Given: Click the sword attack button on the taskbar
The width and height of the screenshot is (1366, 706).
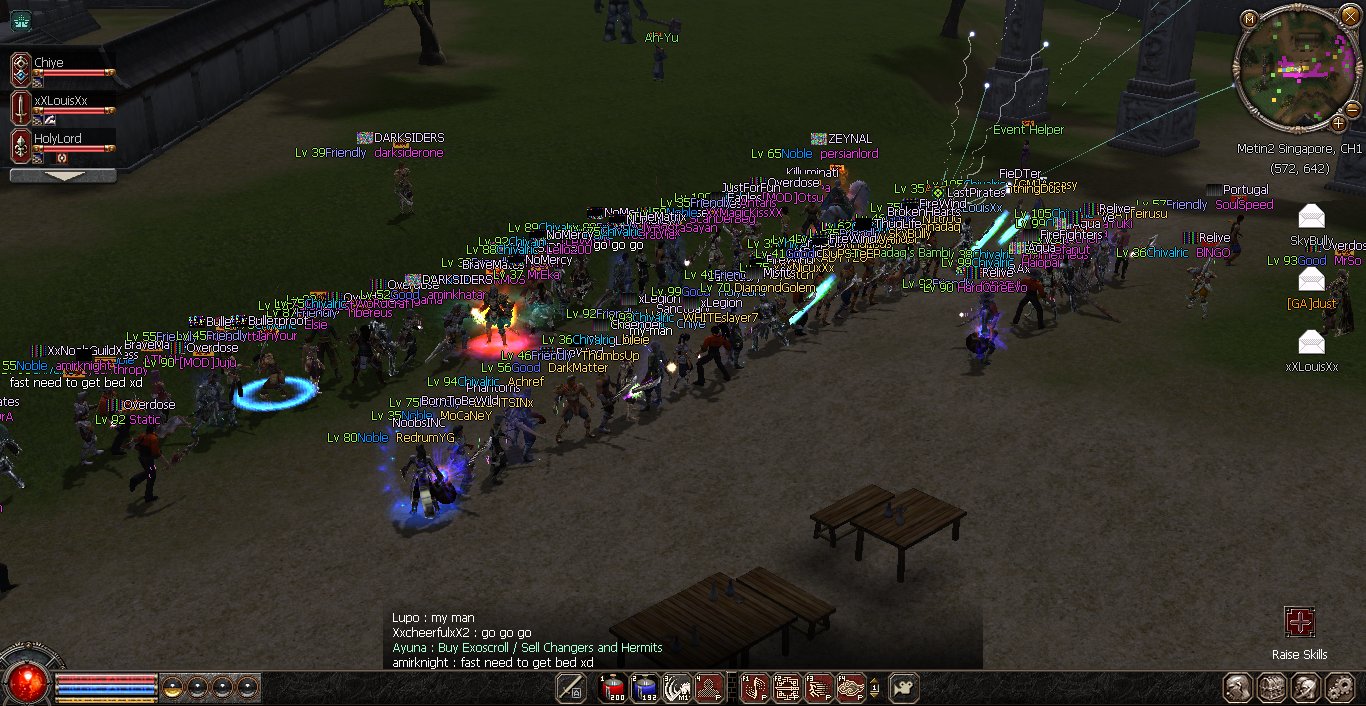Looking at the screenshot, I should [571, 688].
